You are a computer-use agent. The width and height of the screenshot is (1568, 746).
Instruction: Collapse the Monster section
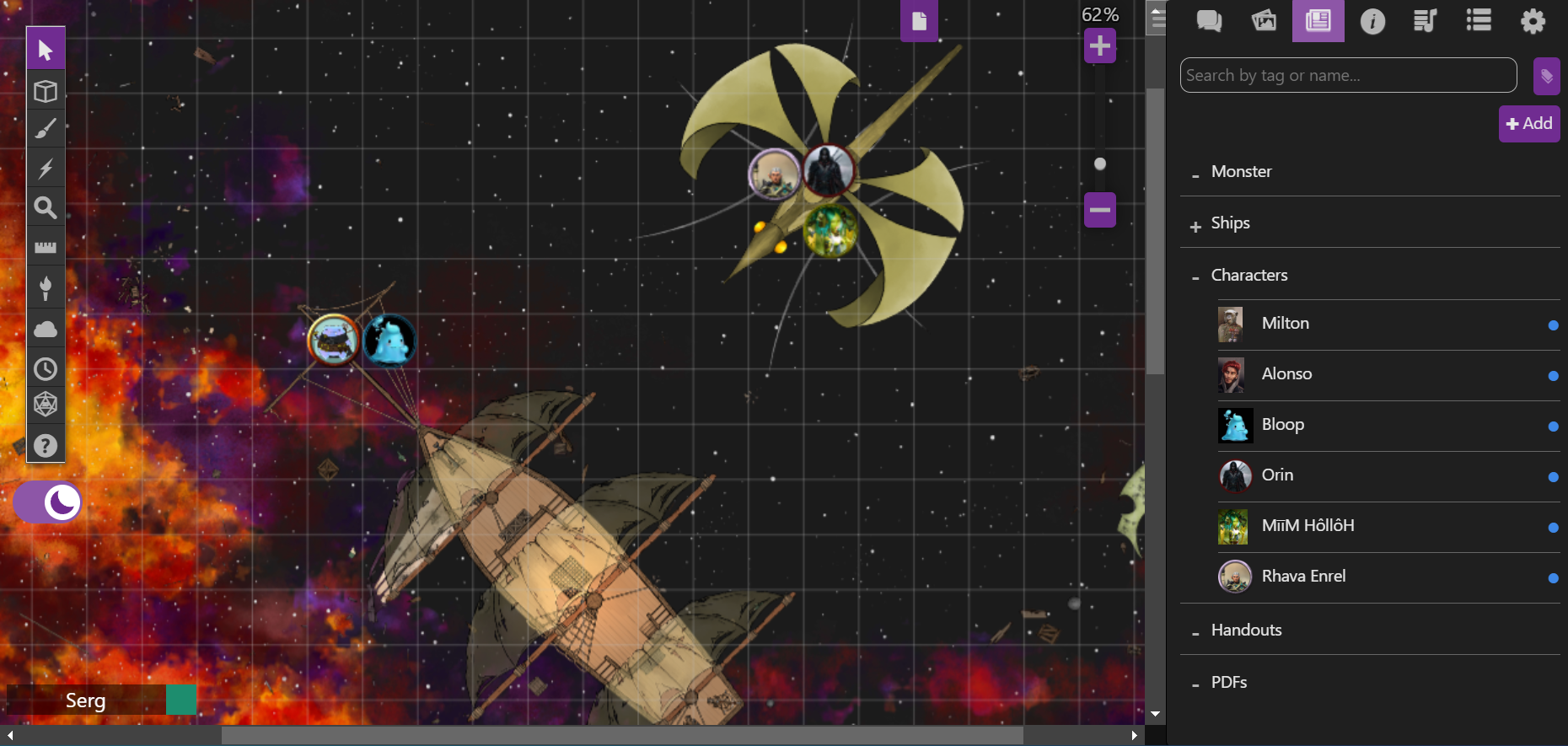pyautogui.click(x=1195, y=175)
